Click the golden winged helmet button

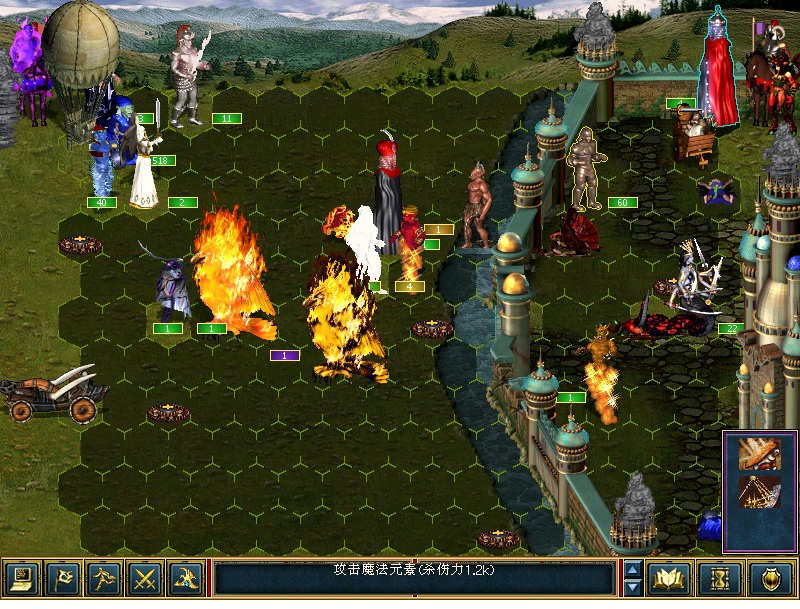(186, 578)
